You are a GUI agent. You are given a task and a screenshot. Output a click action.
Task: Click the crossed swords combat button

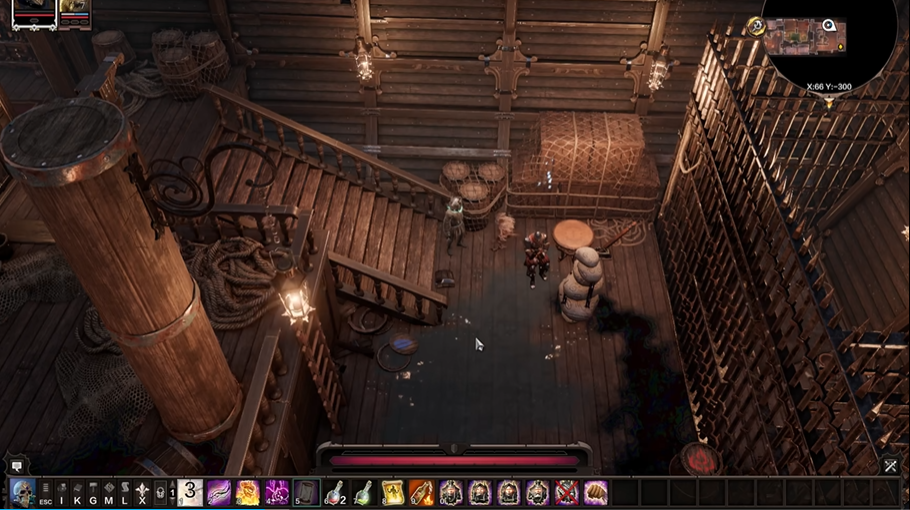pos(890,465)
